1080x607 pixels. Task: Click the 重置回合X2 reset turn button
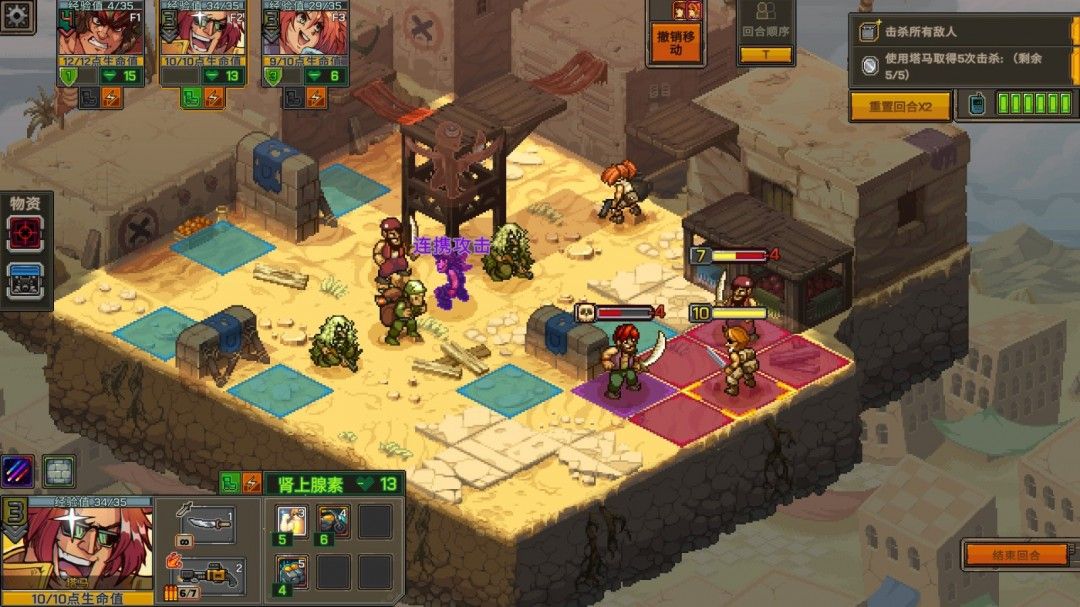tap(899, 106)
